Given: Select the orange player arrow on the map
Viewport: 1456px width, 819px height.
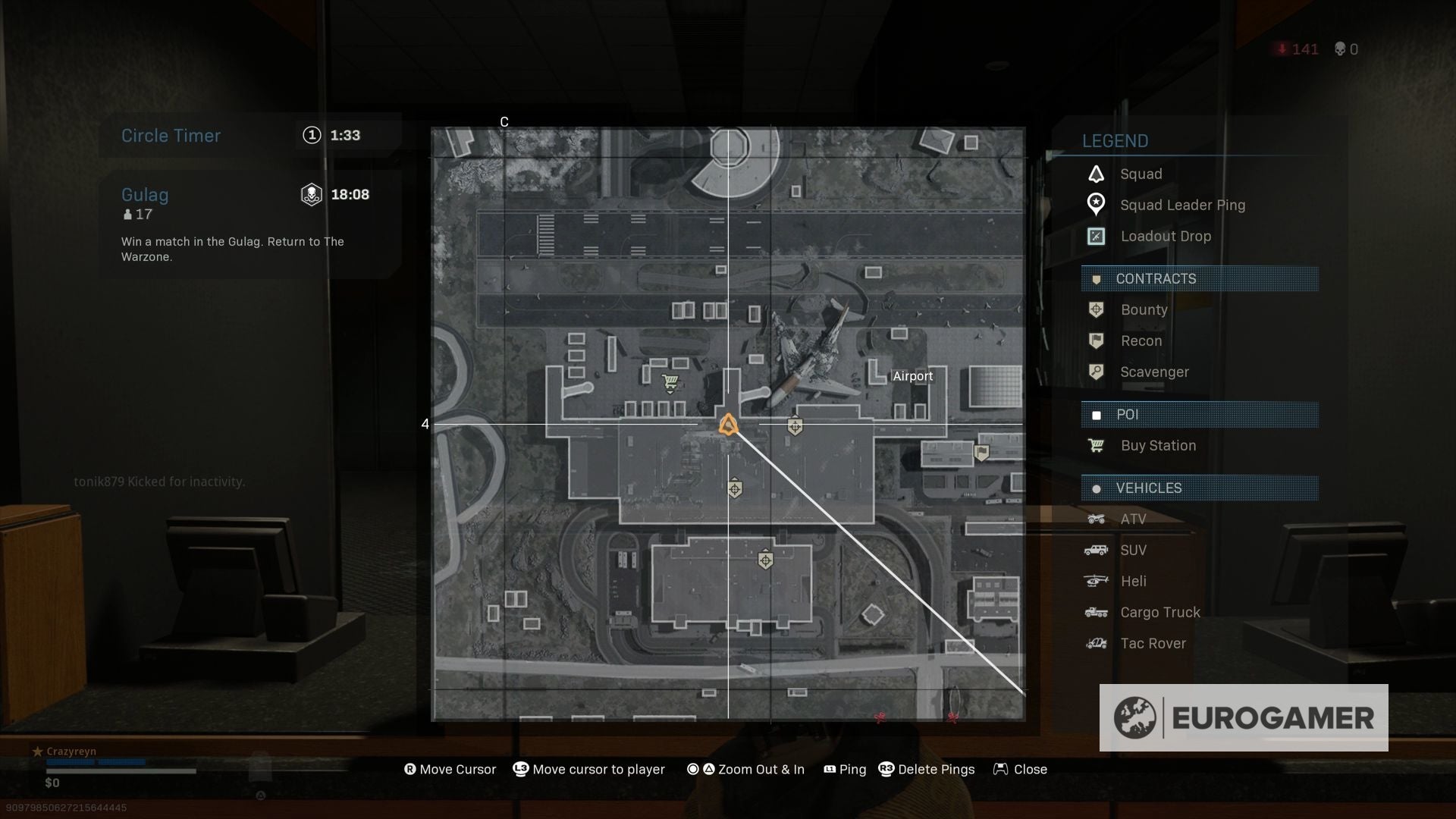Looking at the screenshot, I should 729,425.
